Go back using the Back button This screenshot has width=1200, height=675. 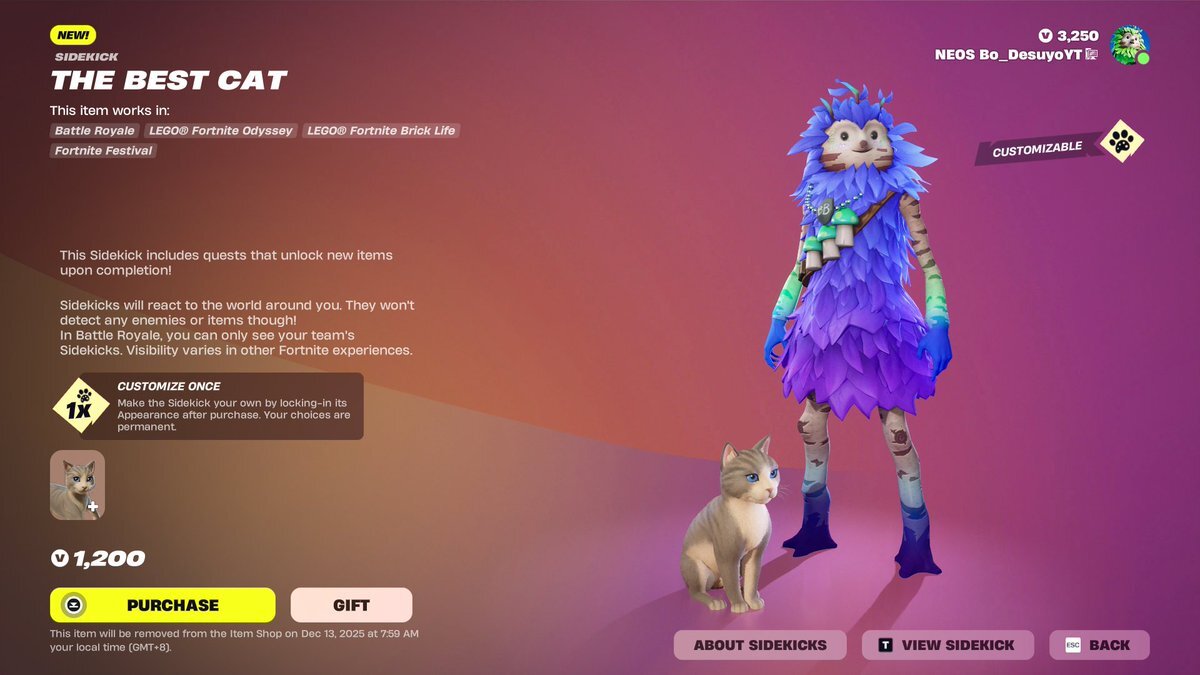(1099, 645)
